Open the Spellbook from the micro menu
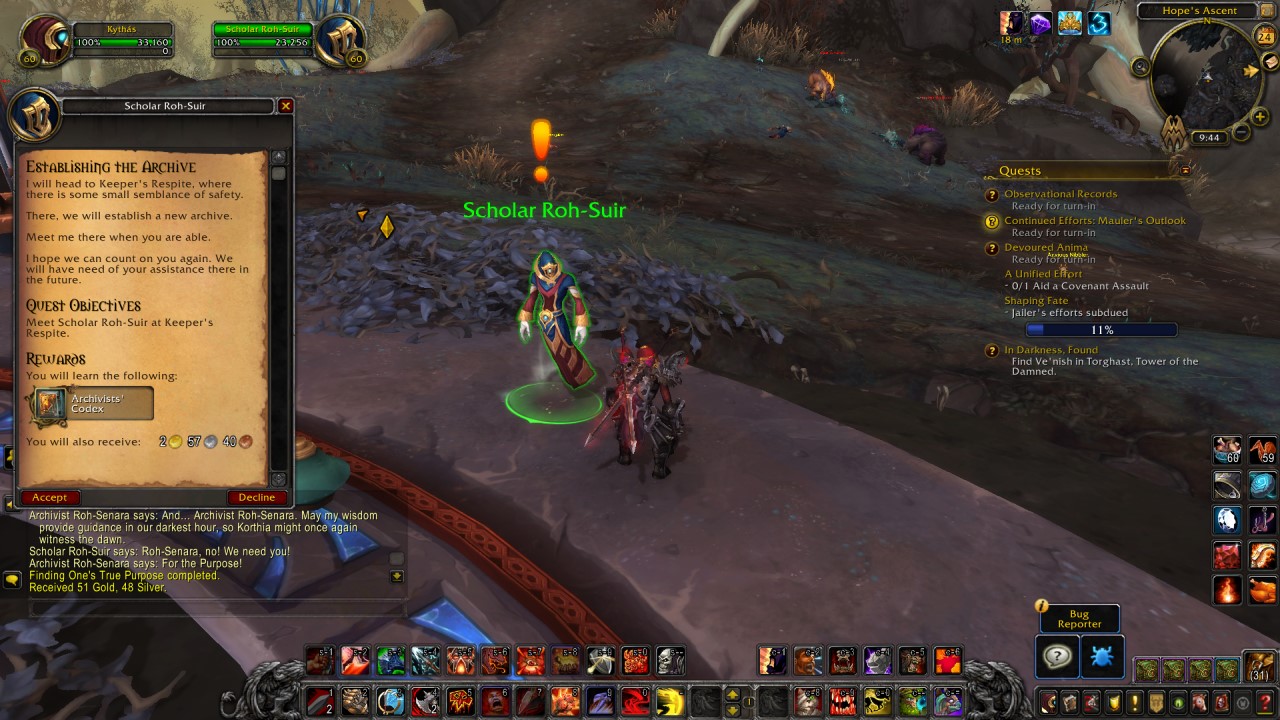1280x720 pixels. (1069, 700)
